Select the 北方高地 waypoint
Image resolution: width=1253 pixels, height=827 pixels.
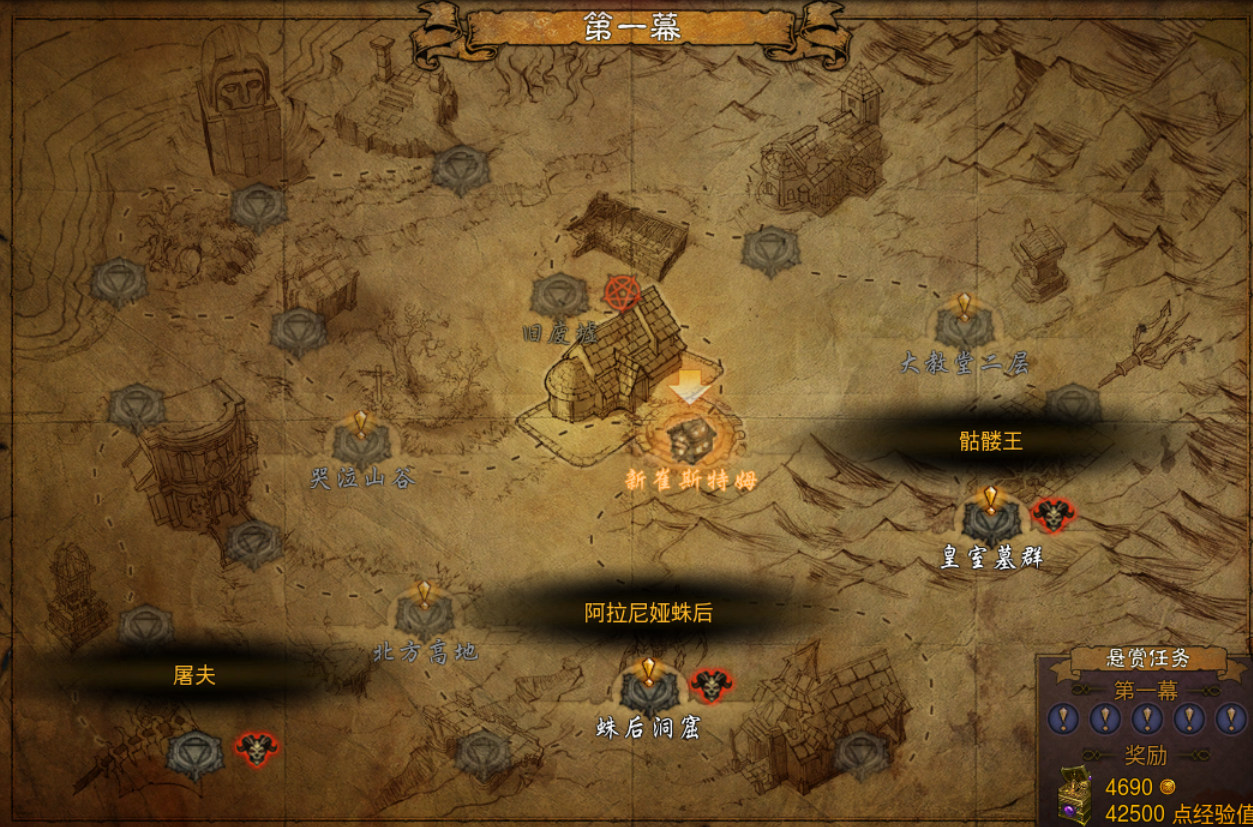tap(424, 615)
